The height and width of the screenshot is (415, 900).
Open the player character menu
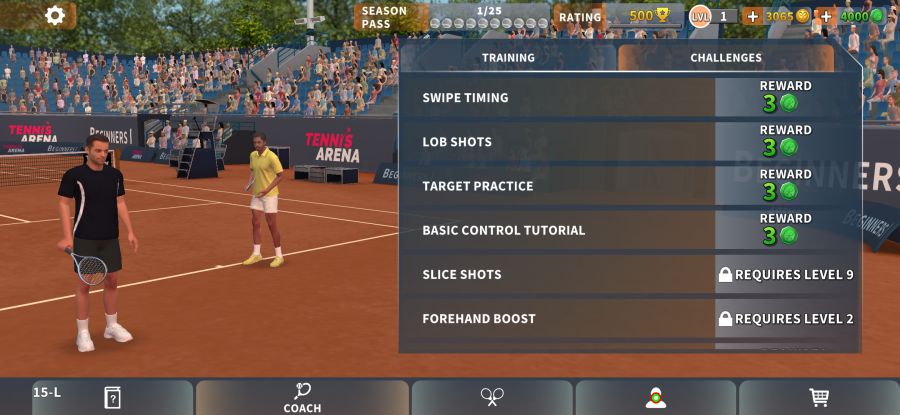tap(656, 397)
